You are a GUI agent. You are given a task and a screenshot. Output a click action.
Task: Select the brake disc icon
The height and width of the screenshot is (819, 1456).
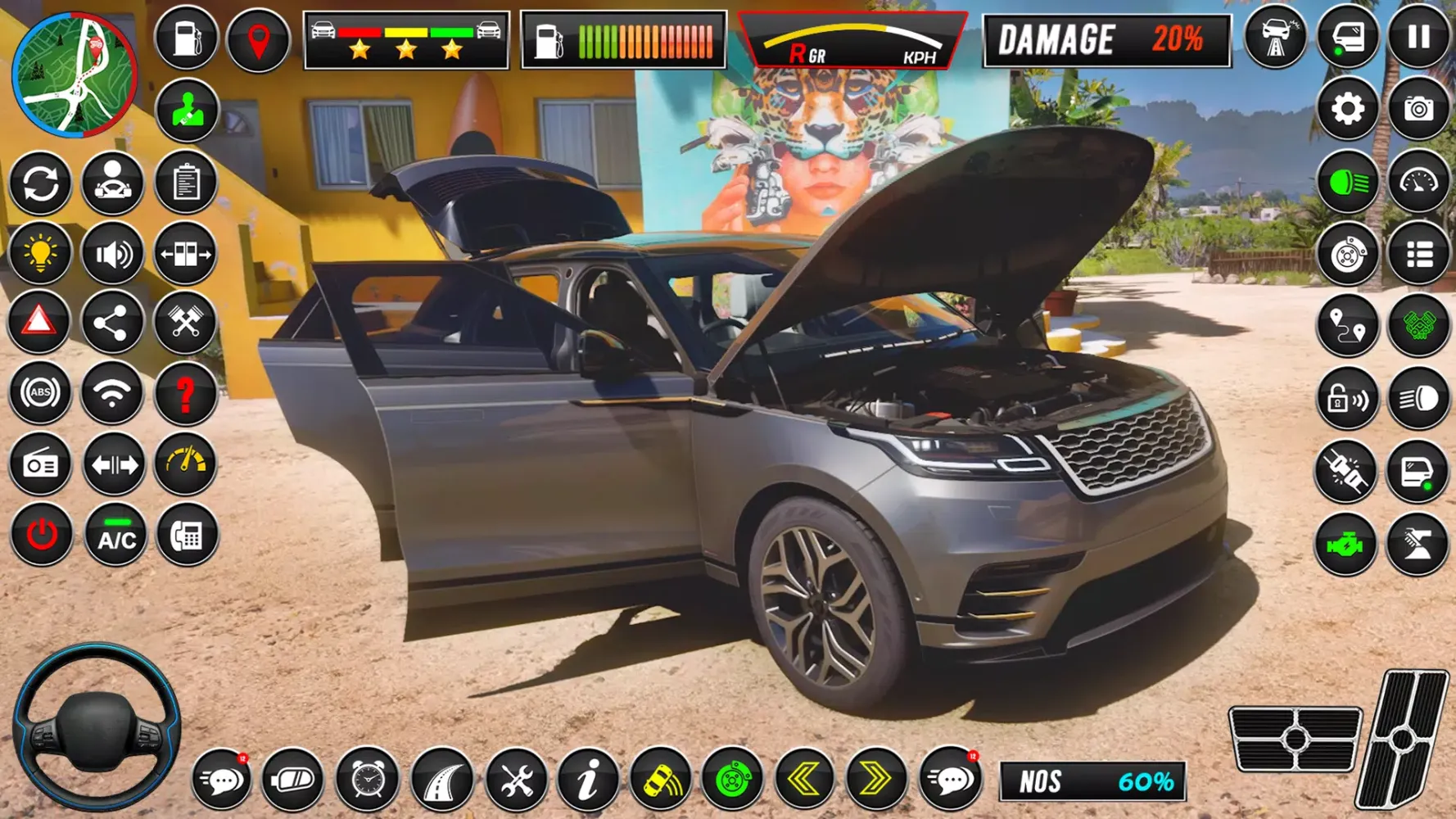(x=1348, y=251)
